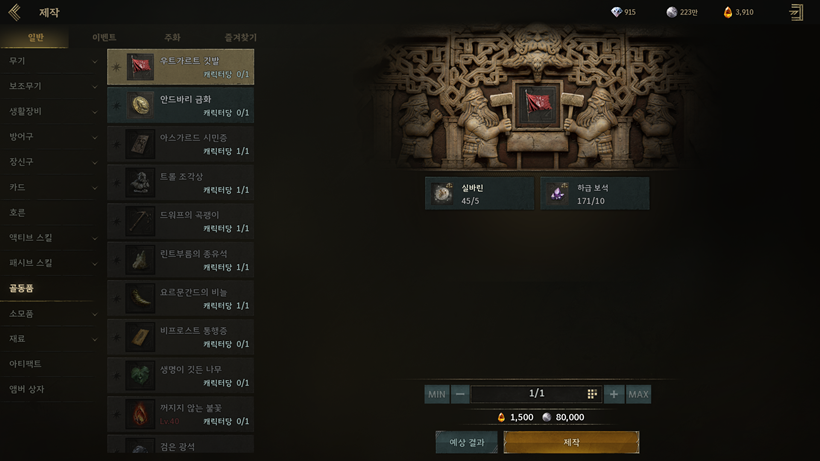820x461 pixels.
Task: Set craft quantity to MIN
Action: pos(437,394)
